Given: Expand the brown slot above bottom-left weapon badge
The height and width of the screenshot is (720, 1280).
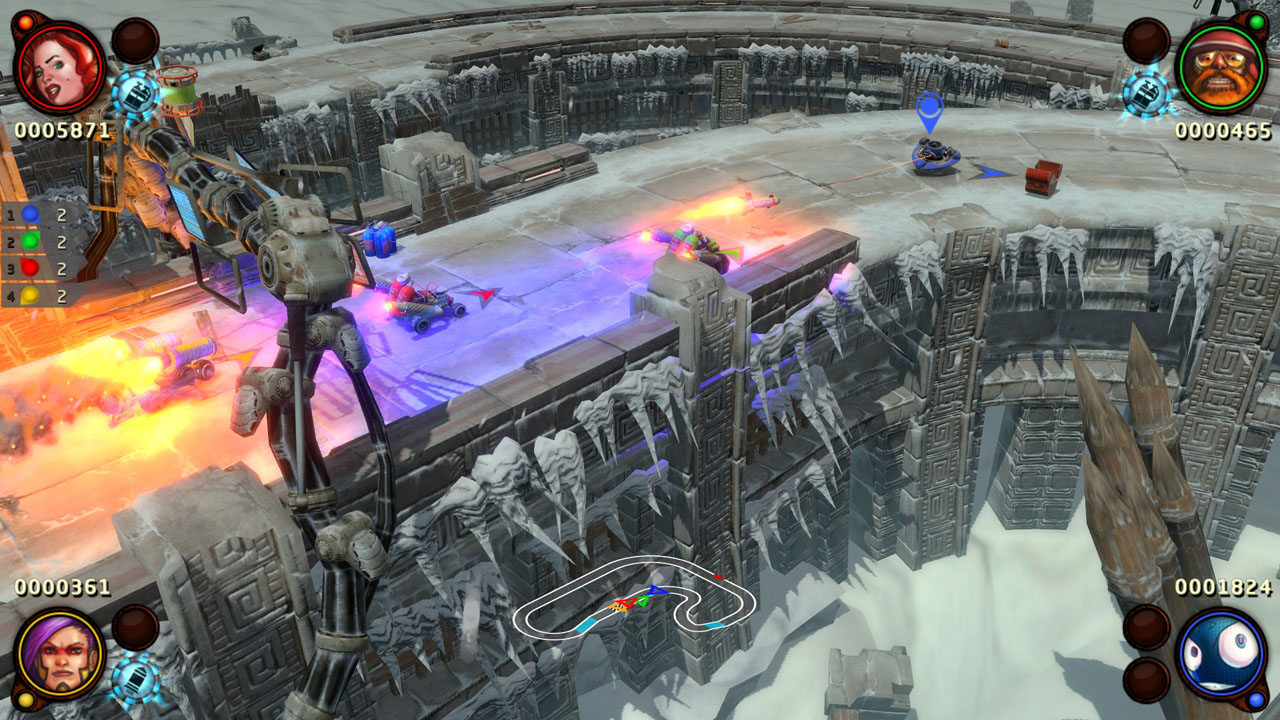Looking at the screenshot, I should point(134,627).
